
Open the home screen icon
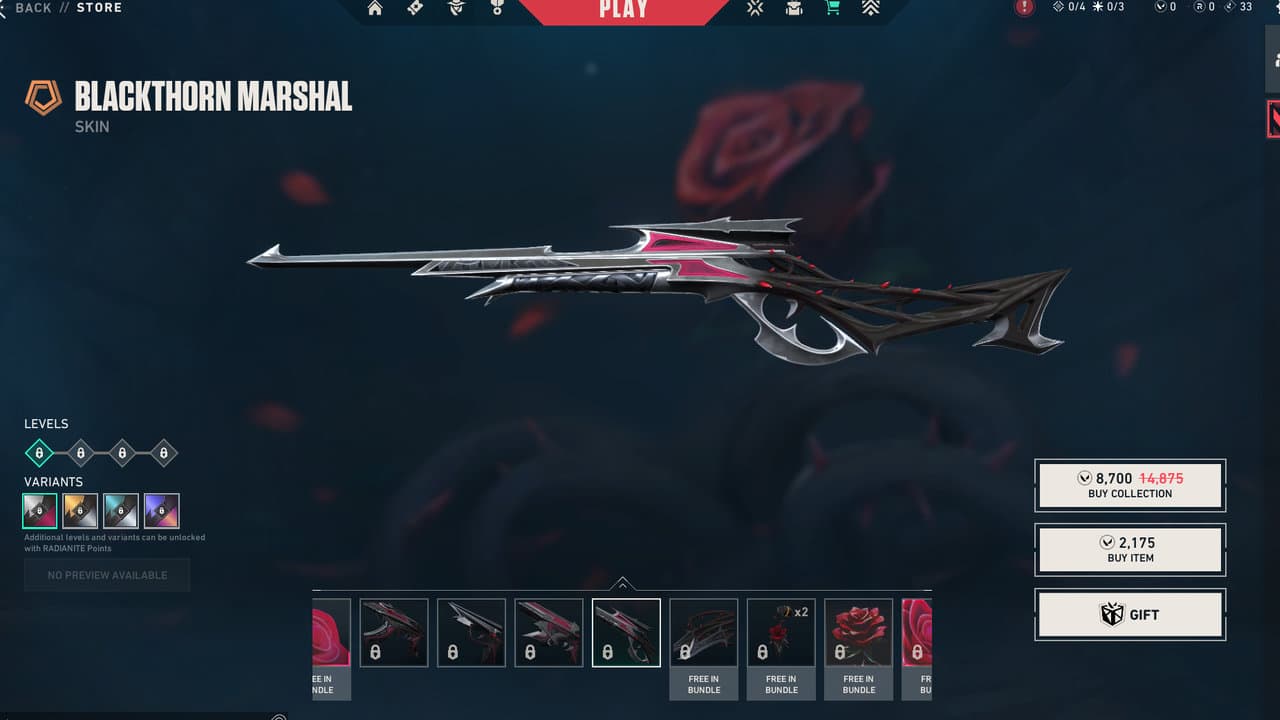click(375, 9)
